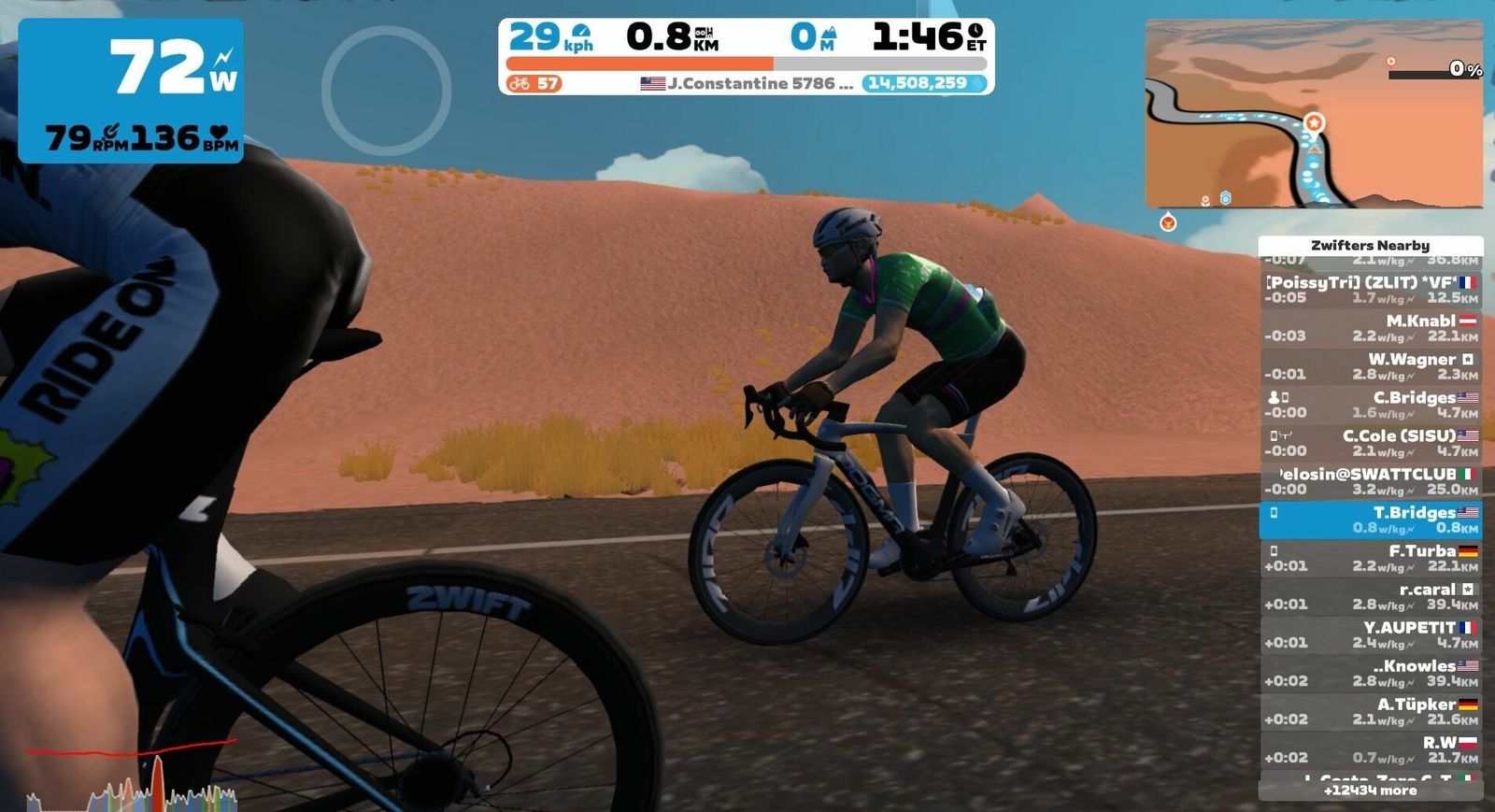Image resolution: width=1495 pixels, height=812 pixels.
Task: Select C.Cole (SISU) rider entry
Action: [x=1370, y=443]
